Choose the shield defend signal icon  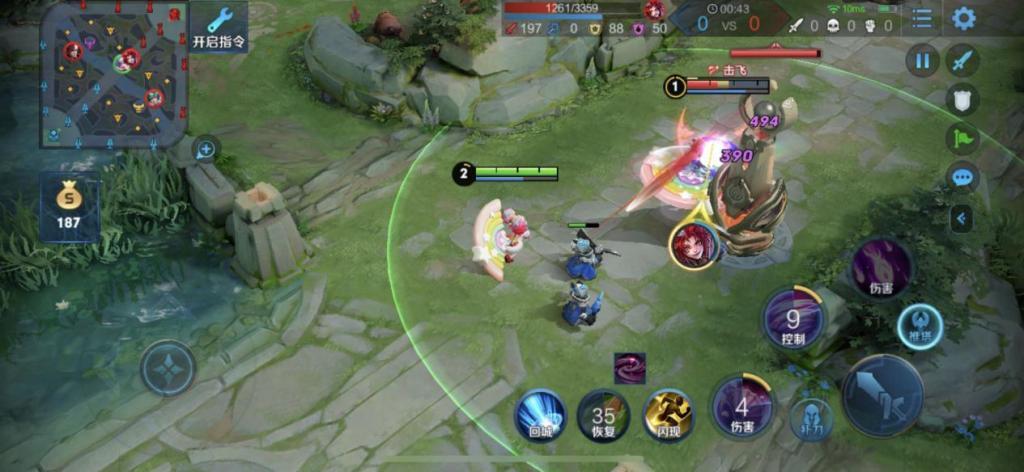click(x=963, y=99)
